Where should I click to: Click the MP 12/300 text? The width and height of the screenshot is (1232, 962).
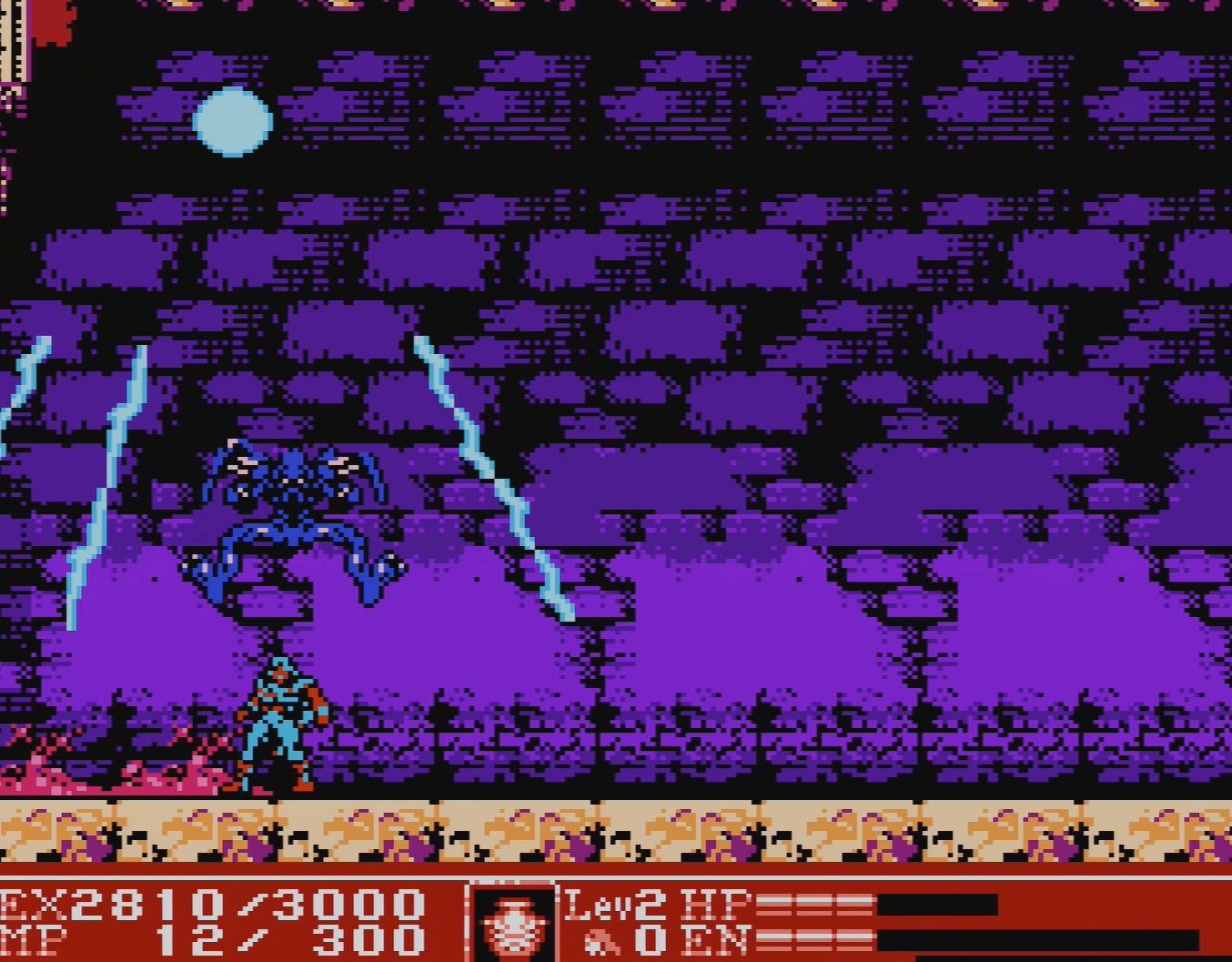click(218, 939)
